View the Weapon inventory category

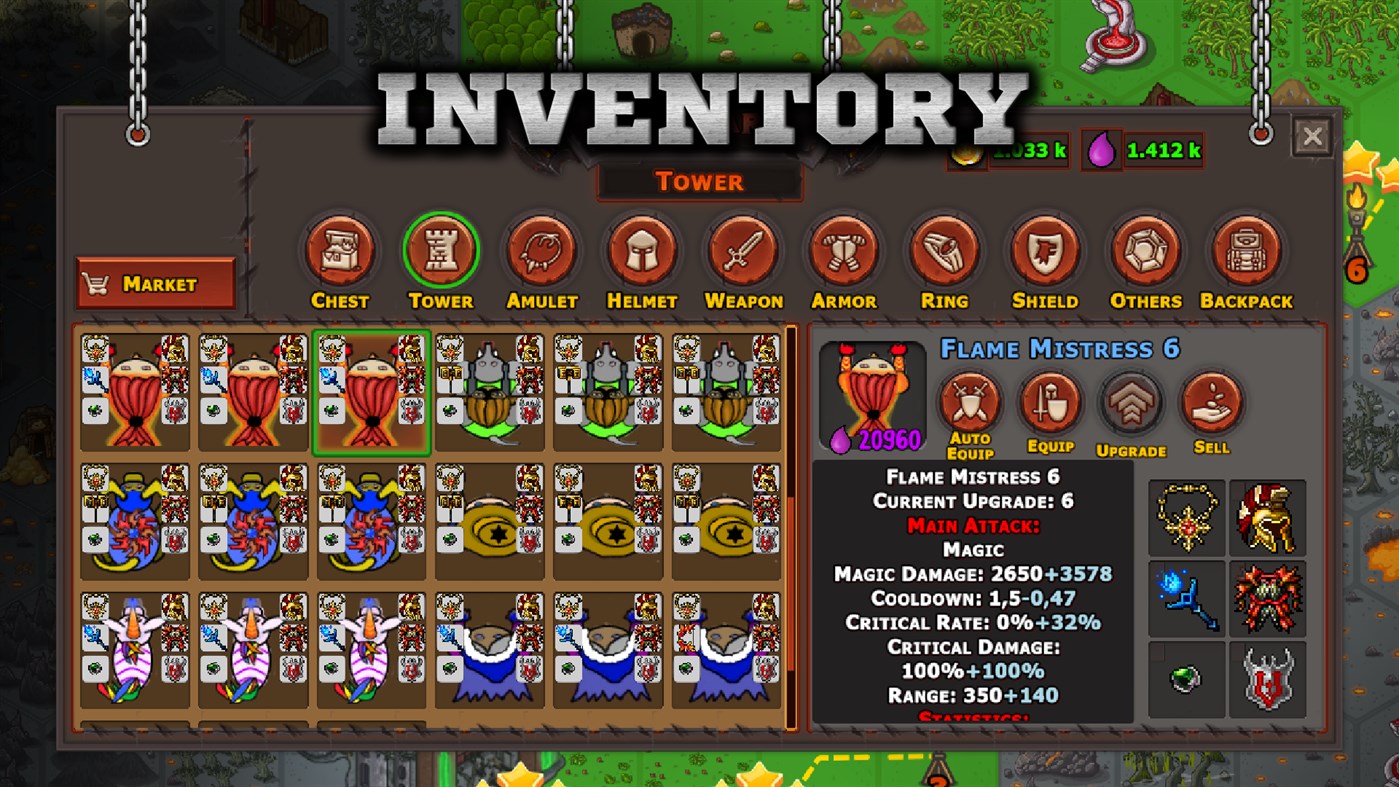[743, 250]
